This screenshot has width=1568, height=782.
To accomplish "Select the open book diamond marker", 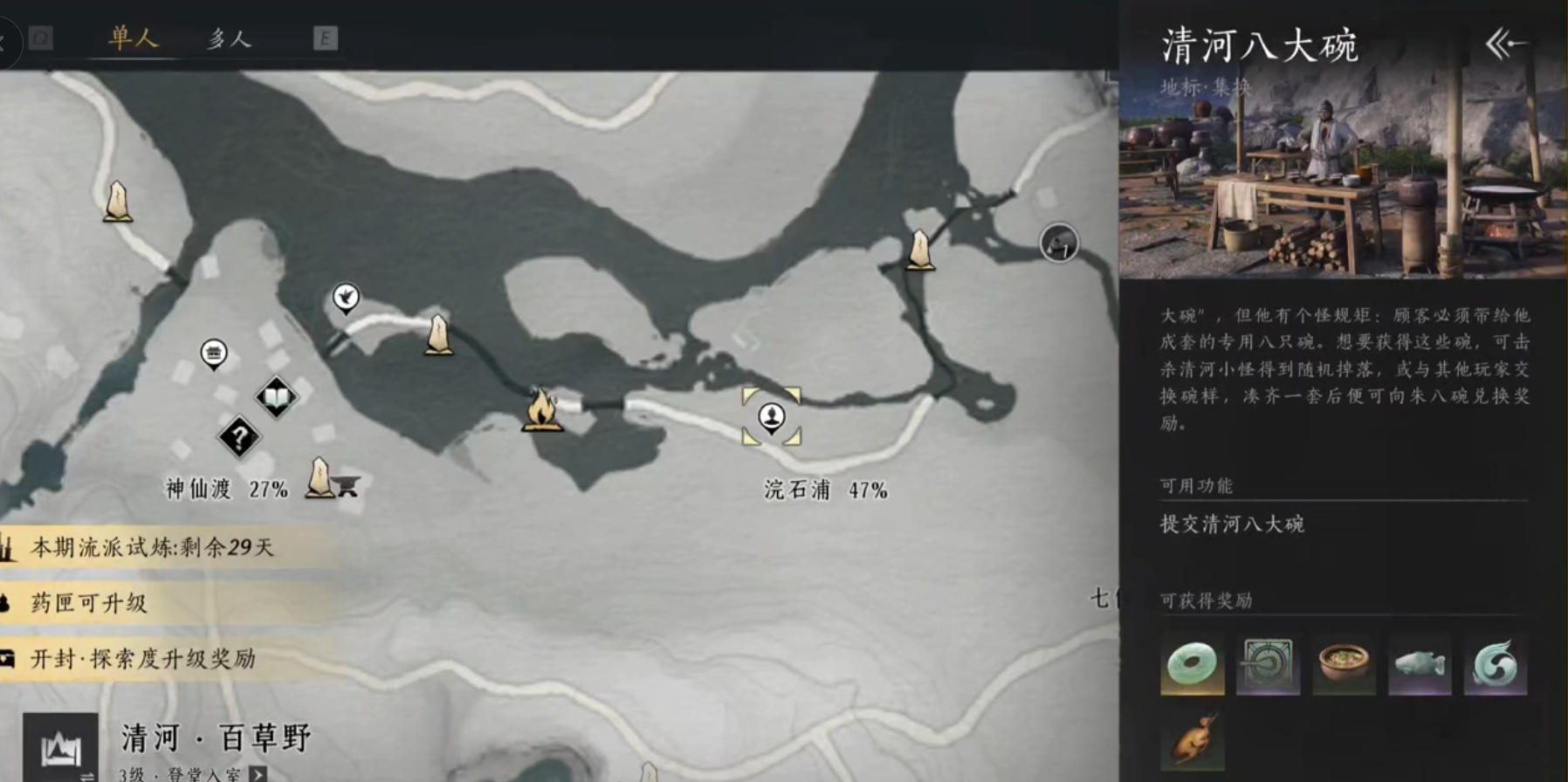I will pos(276,398).
